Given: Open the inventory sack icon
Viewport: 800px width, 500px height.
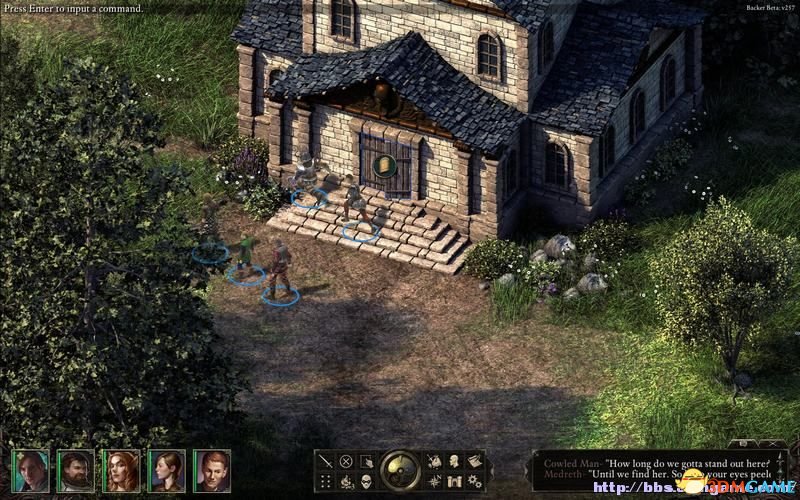Looking at the screenshot, I should click(x=434, y=461).
